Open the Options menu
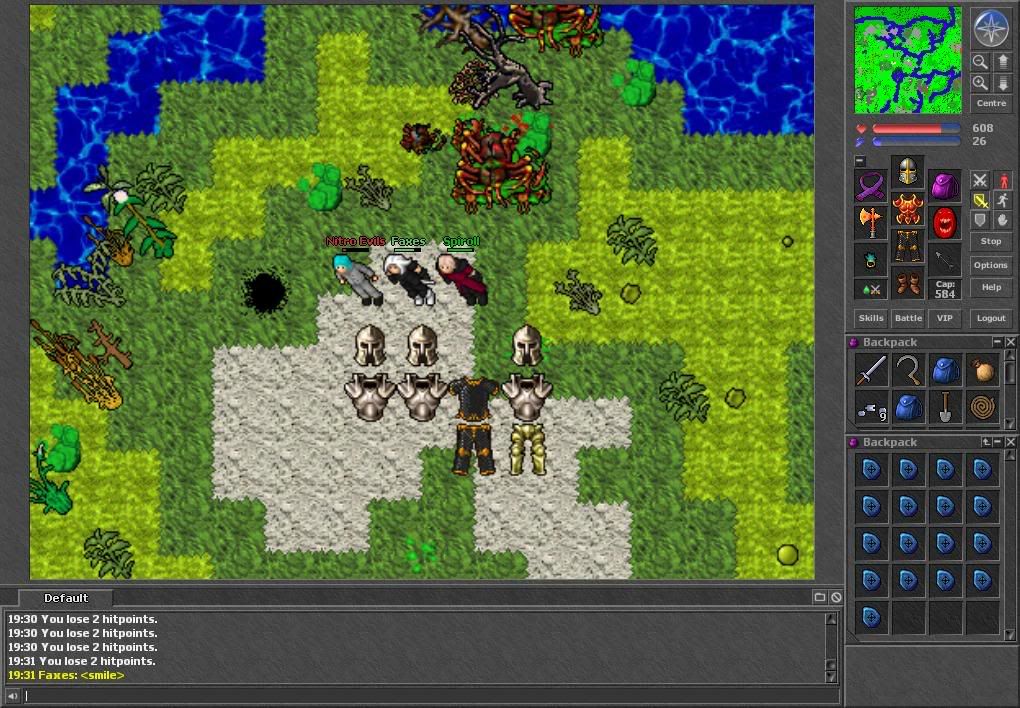Screen dimensions: 1020x708 [x=990, y=265]
